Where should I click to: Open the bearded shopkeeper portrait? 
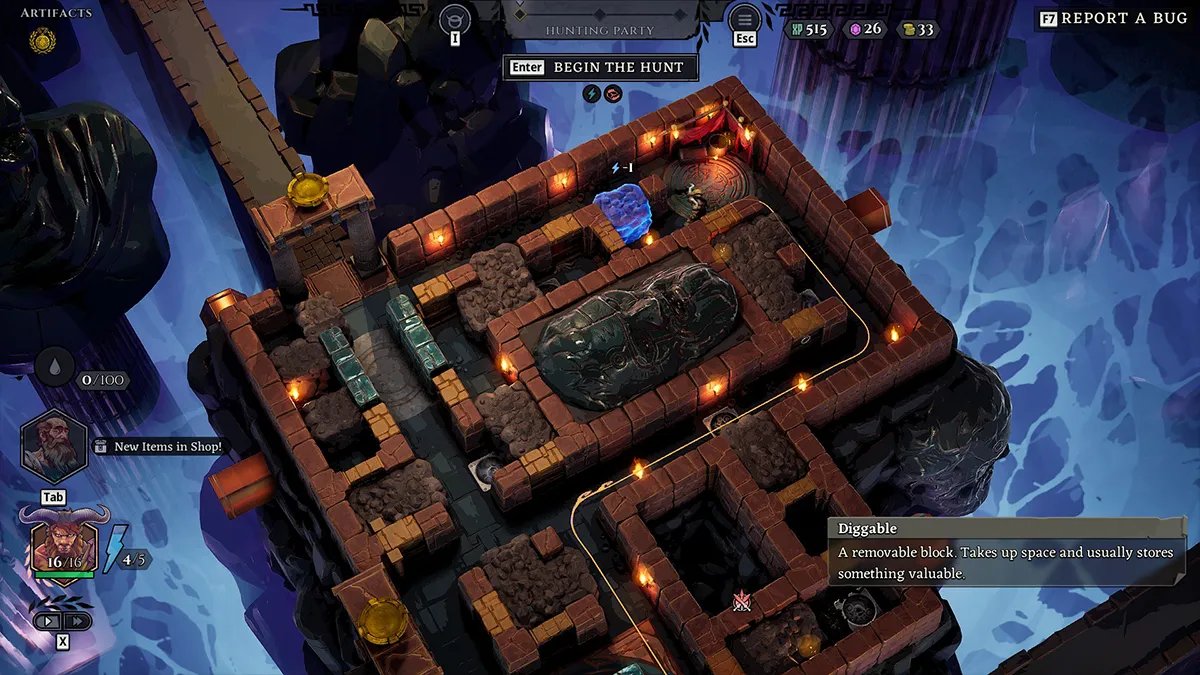pos(52,445)
